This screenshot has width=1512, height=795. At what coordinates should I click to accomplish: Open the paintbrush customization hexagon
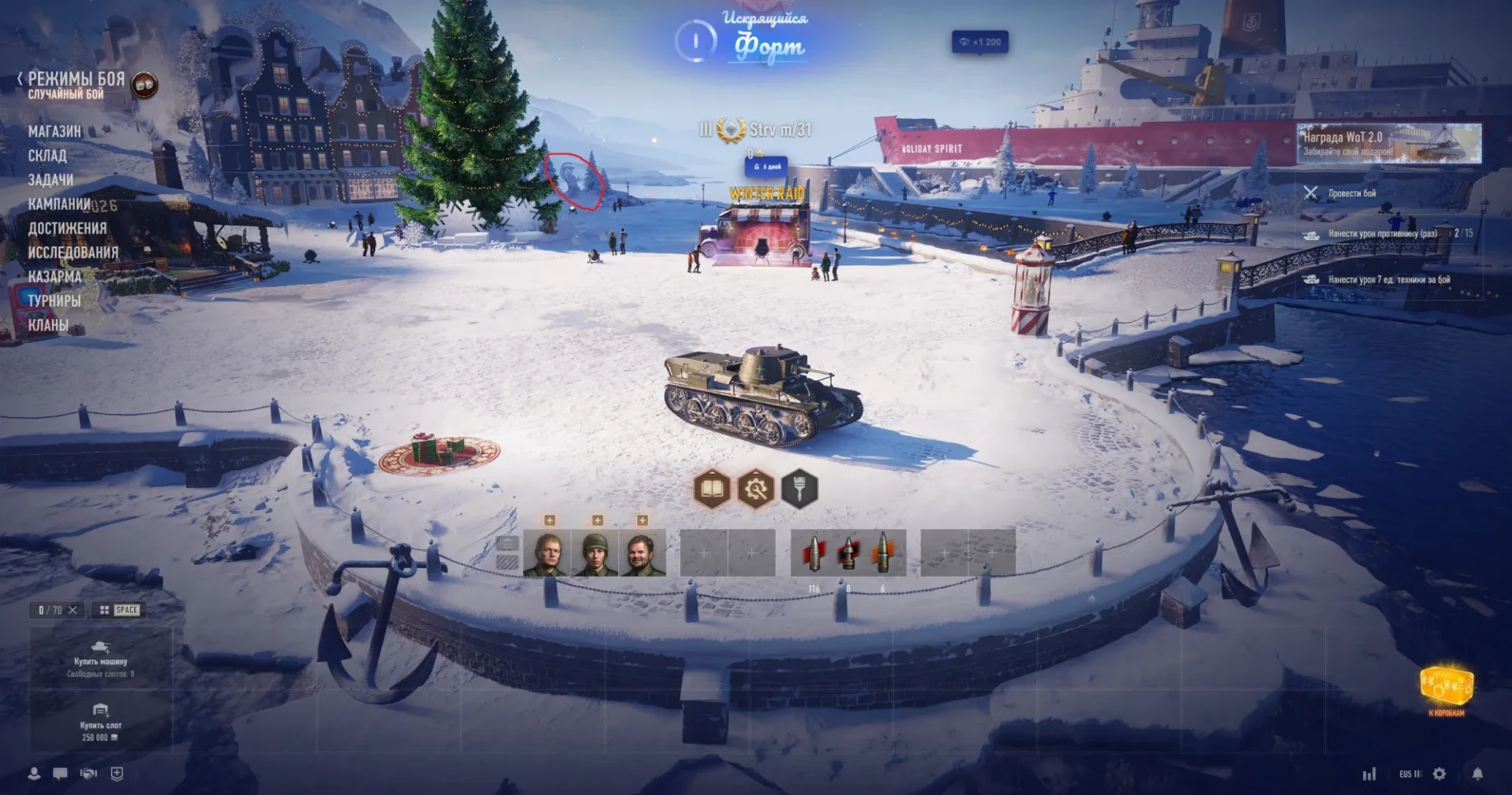[x=799, y=490]
